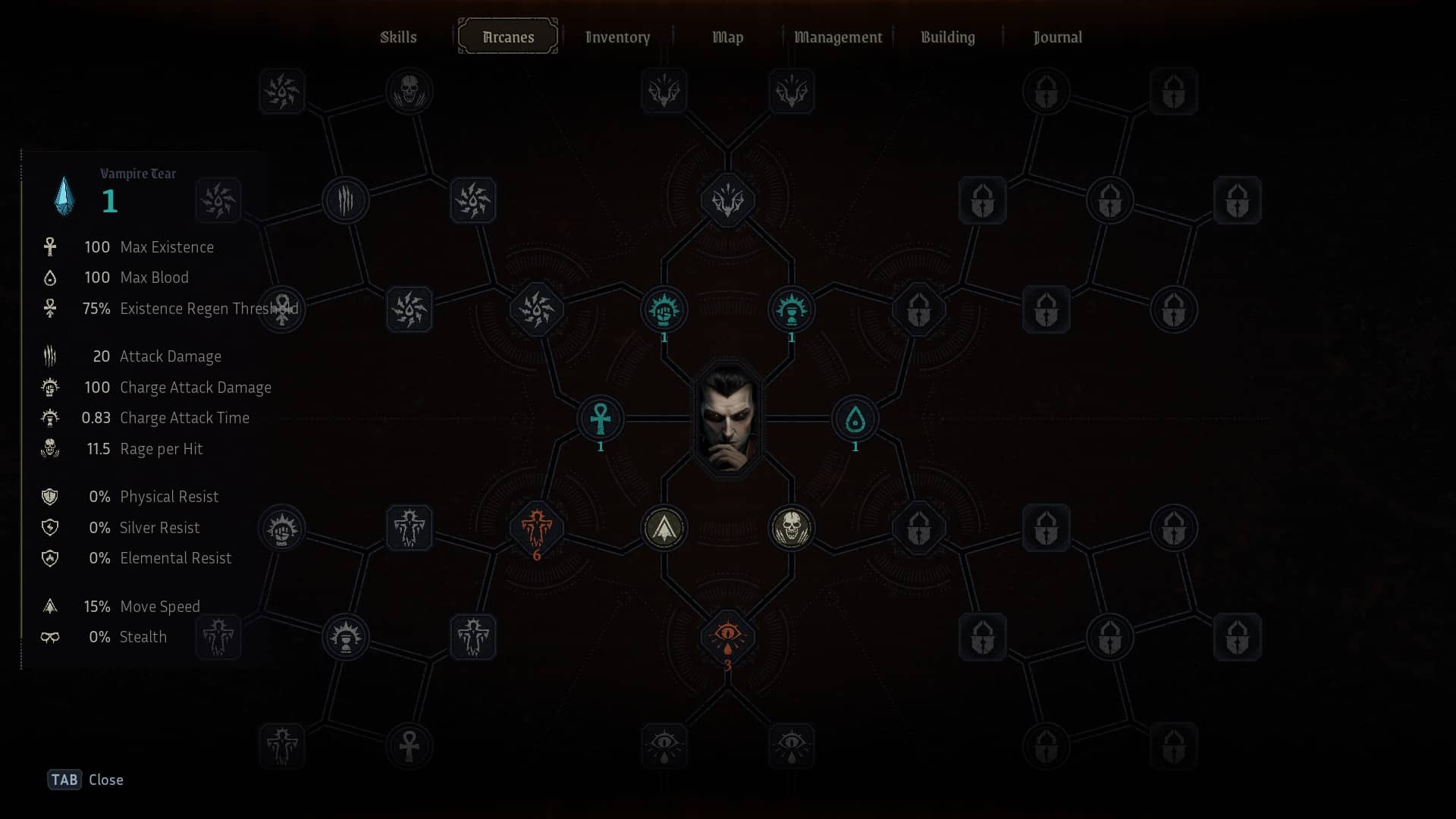Select the claw marks attack node

pos(346,200)
